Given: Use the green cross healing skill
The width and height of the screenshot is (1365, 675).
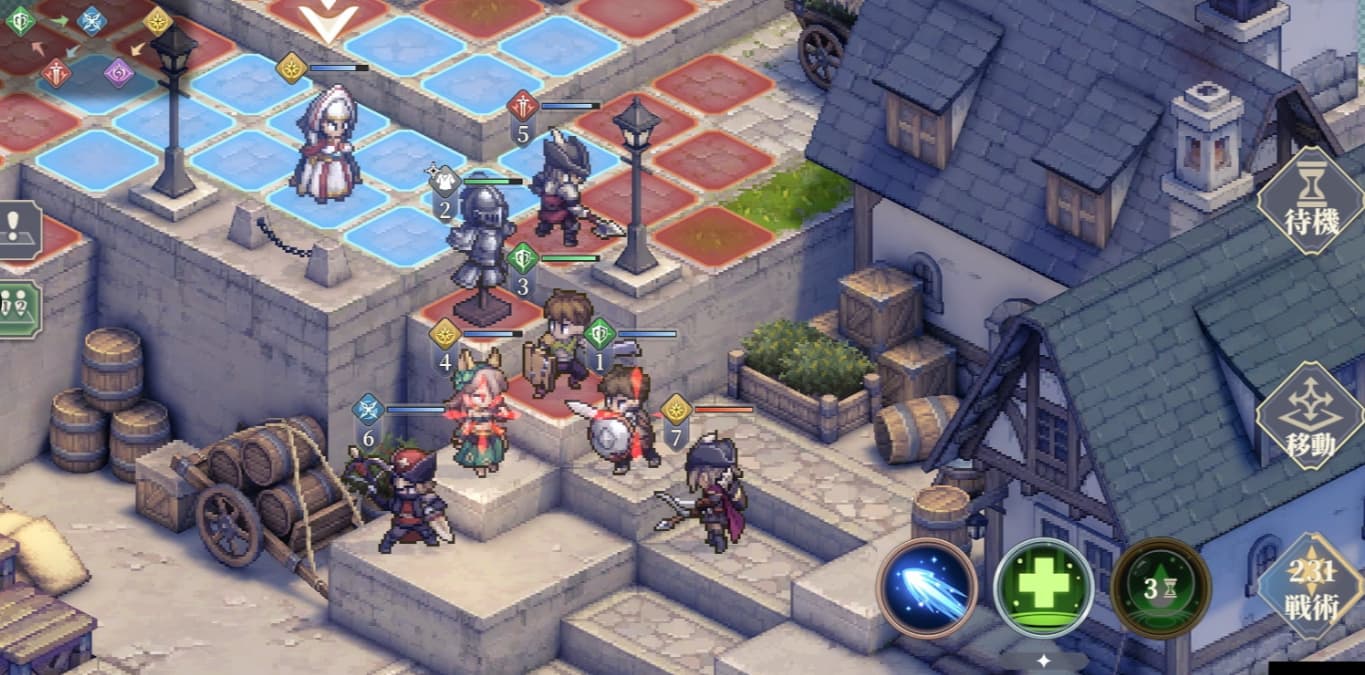Looking at the screenshot, I should pyautogui.click(x=1043, y=588).
